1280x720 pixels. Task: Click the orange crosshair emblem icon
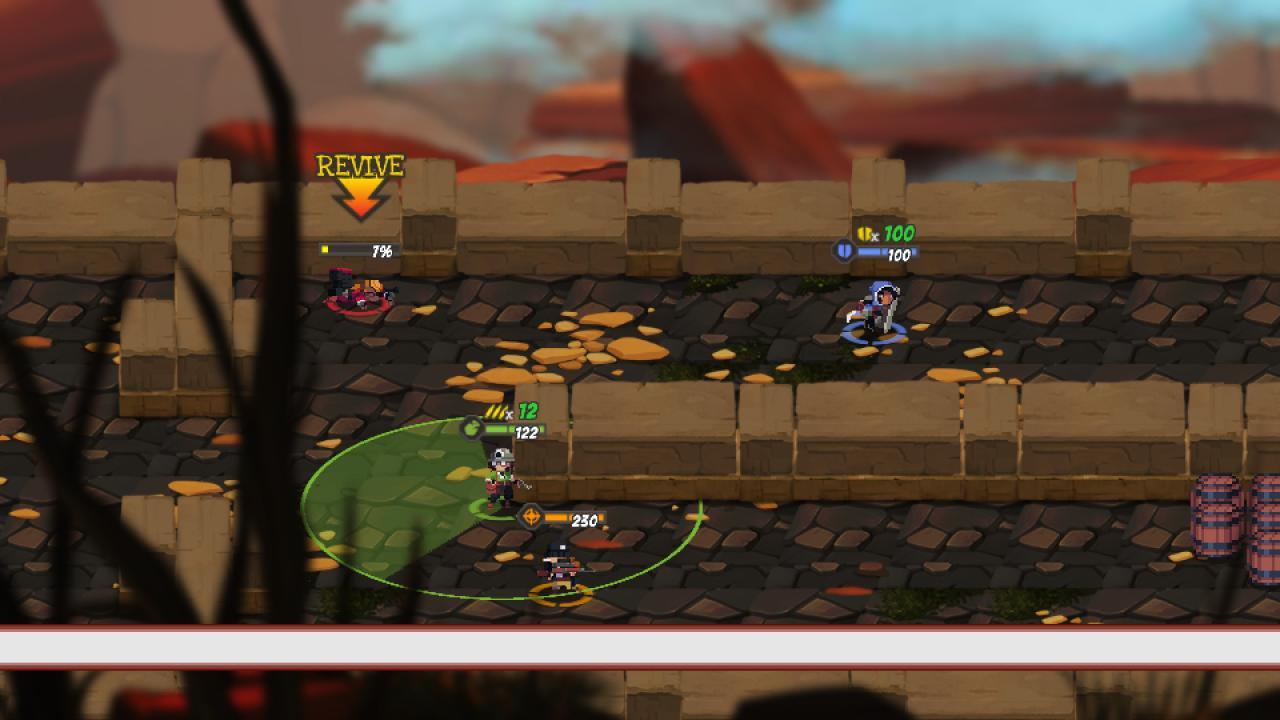[x=530, y=518]
